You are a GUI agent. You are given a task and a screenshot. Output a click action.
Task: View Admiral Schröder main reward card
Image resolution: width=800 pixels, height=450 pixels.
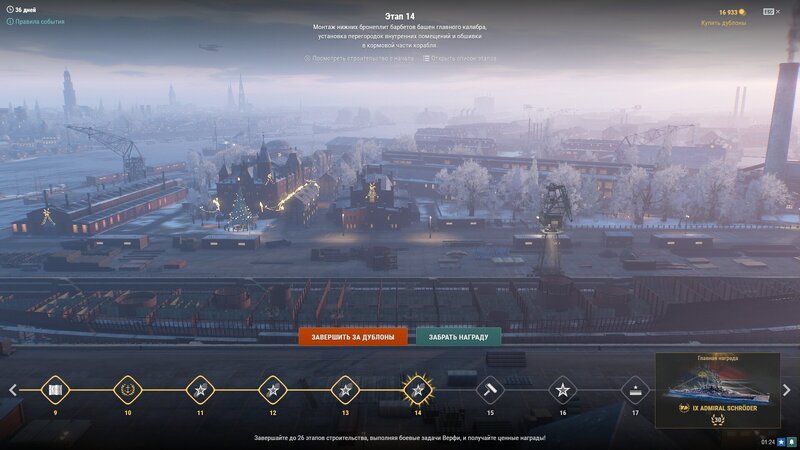click(x=717, y=390)
